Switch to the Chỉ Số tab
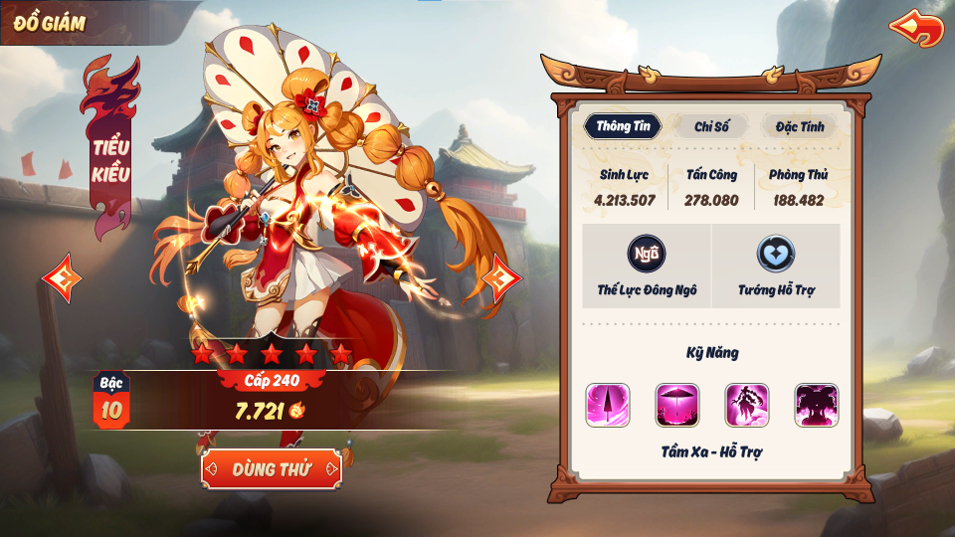955x537 pixels. pyautogui.click(x=711, y=127)
